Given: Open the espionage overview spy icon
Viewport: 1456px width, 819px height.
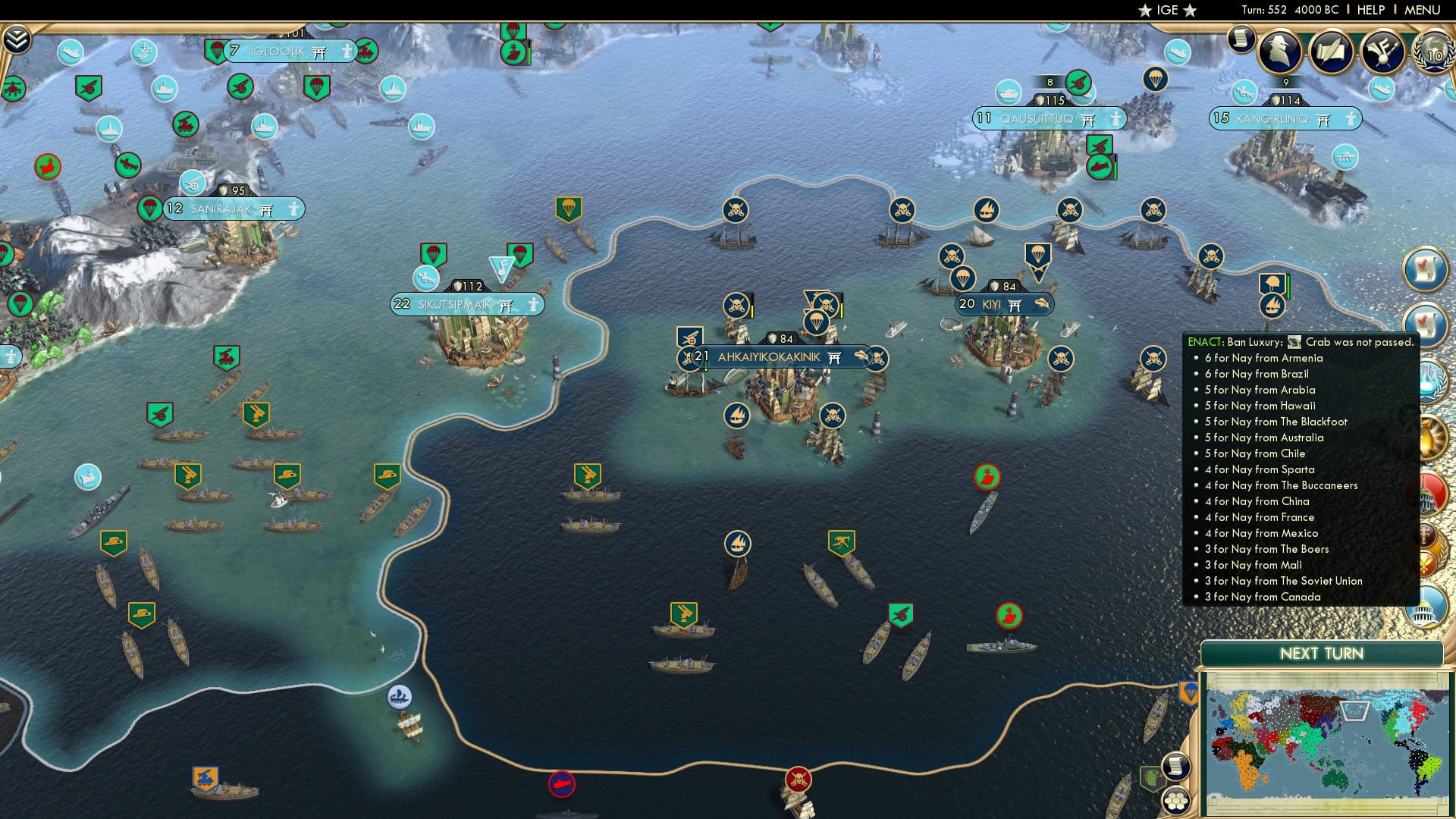Looking at the screenshot, I should click(1278, 52).
